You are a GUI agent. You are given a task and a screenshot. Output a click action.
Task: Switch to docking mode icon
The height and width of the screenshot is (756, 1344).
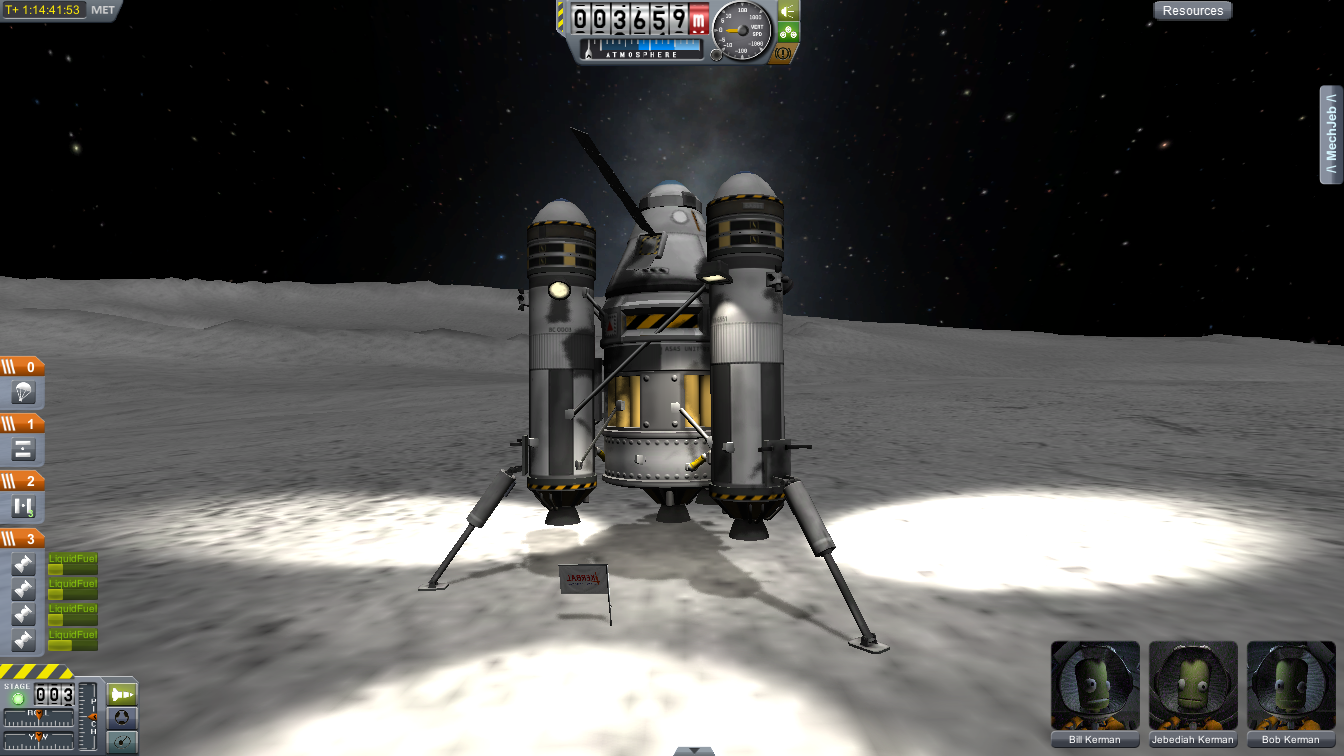point(122,717)
